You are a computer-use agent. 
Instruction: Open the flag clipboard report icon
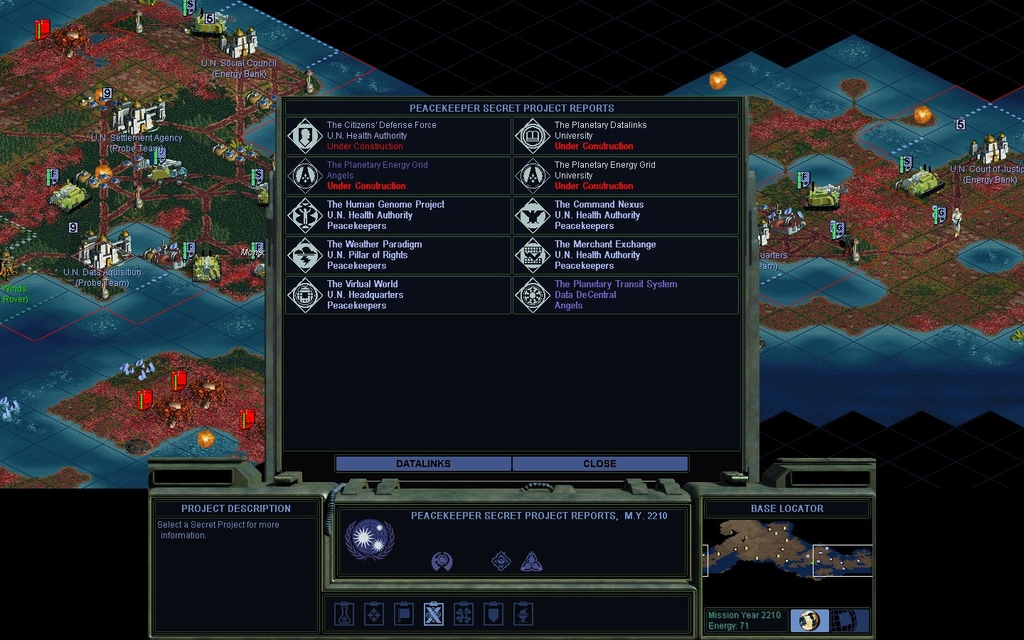coord(403,613)
